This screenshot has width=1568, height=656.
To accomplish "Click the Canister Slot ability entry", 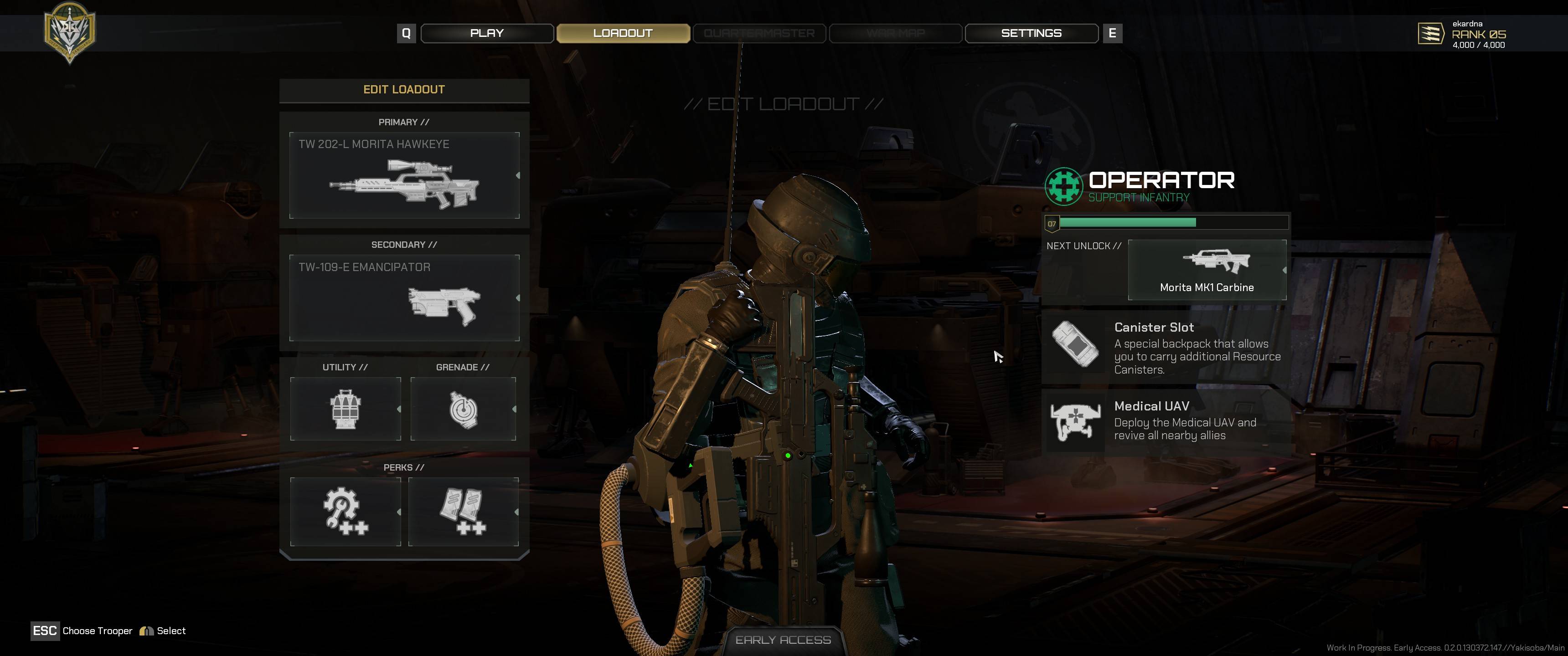I will click(x=1166, y=348).
